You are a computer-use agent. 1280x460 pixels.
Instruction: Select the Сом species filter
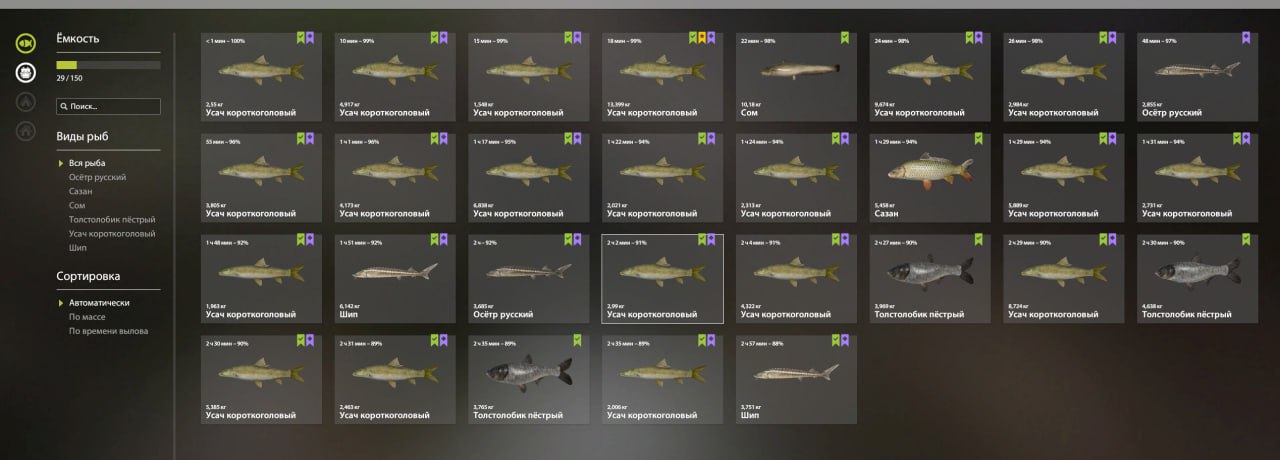pos(77,205)
